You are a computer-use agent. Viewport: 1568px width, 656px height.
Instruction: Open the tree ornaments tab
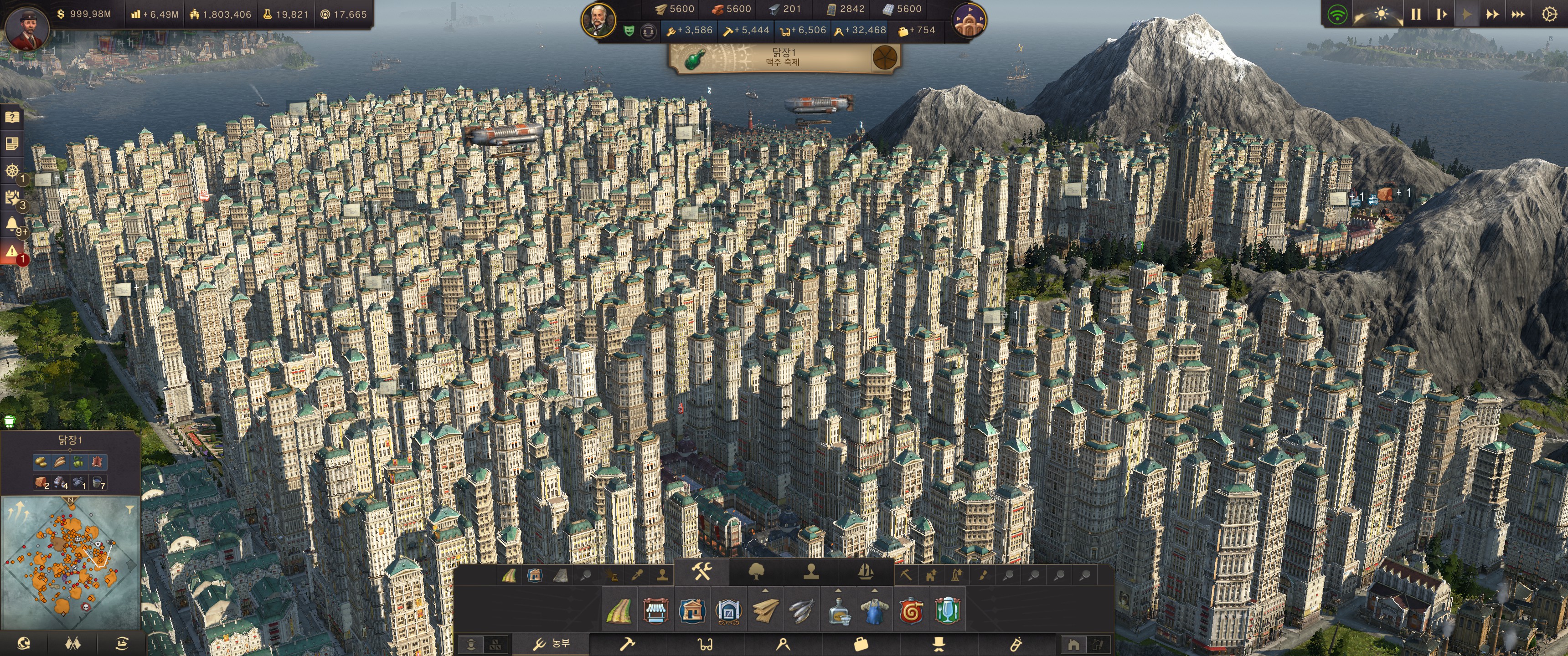coord(756,572)
